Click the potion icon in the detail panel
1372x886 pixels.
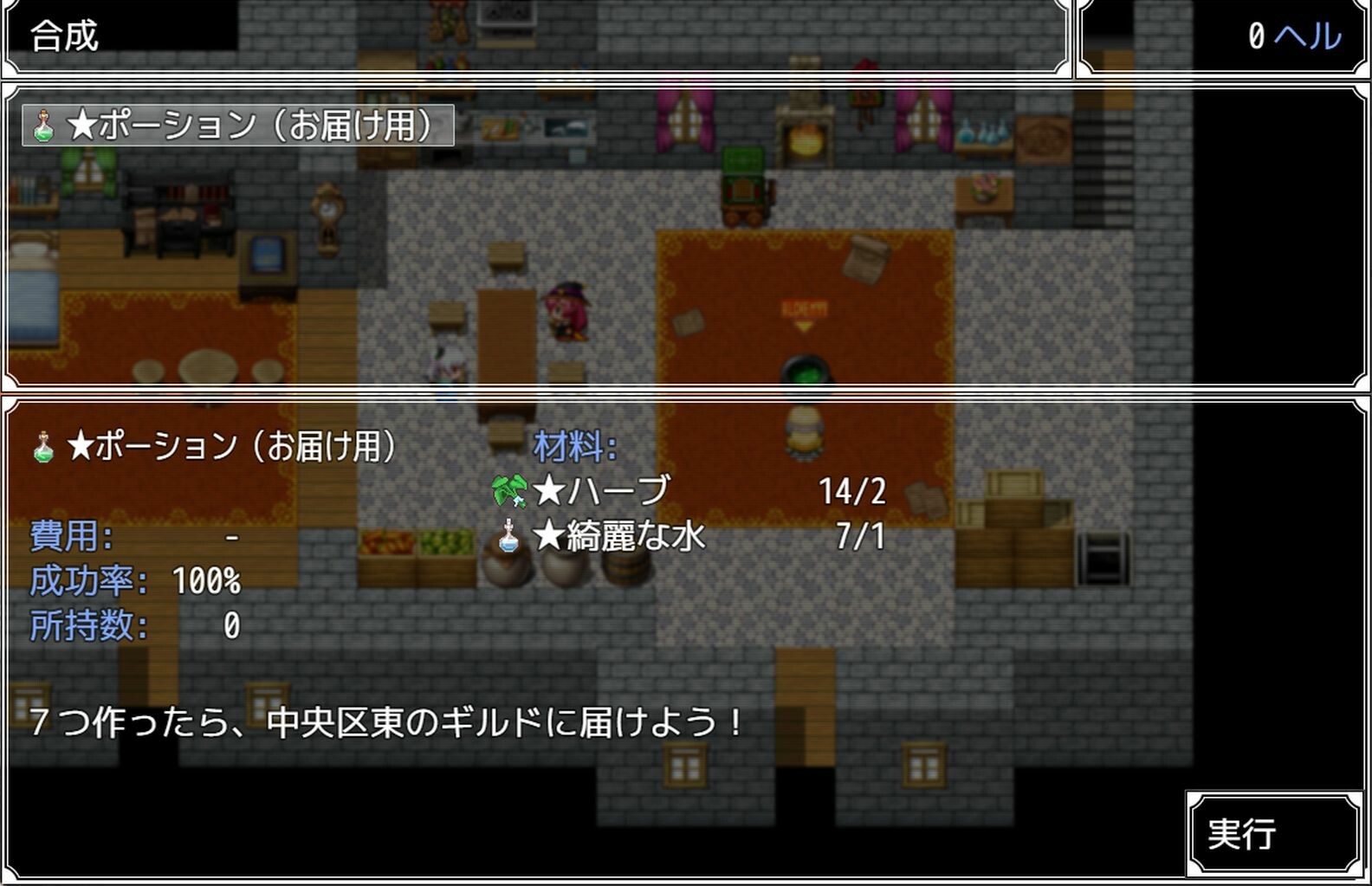point(42,444)
